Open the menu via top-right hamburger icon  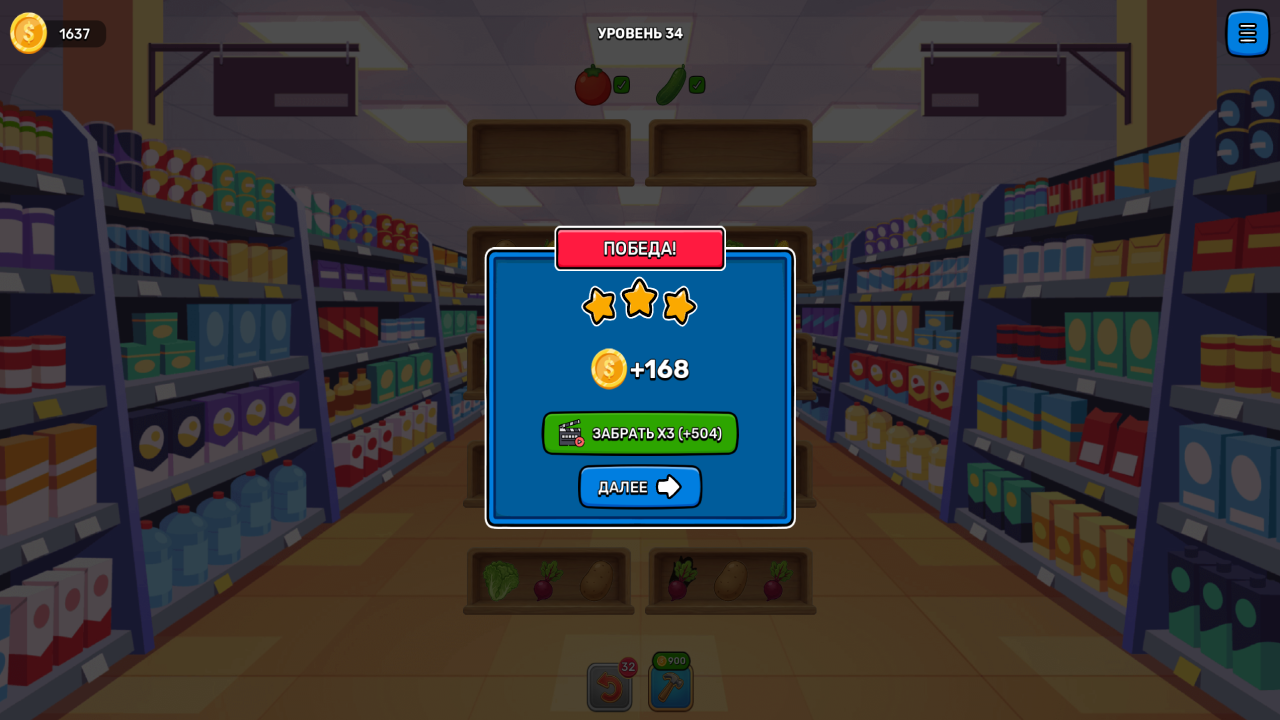[1247, 33]
